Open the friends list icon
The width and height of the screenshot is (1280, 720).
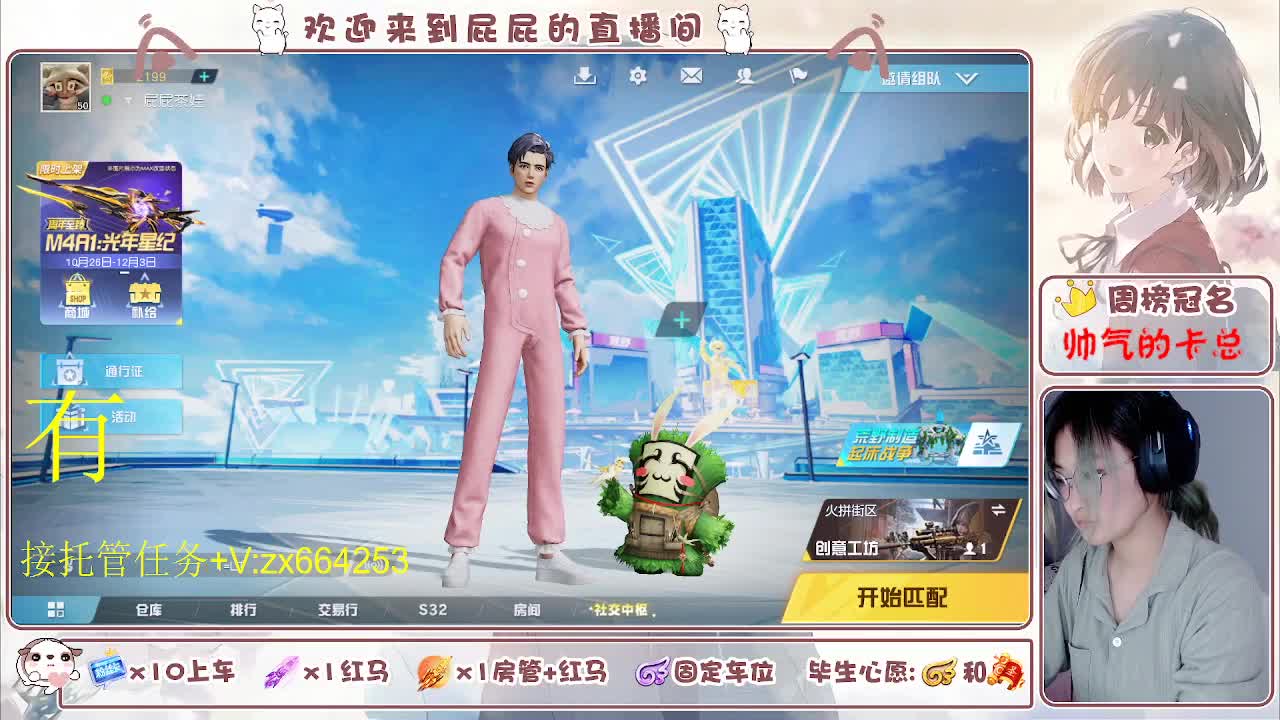pos(744,75)
